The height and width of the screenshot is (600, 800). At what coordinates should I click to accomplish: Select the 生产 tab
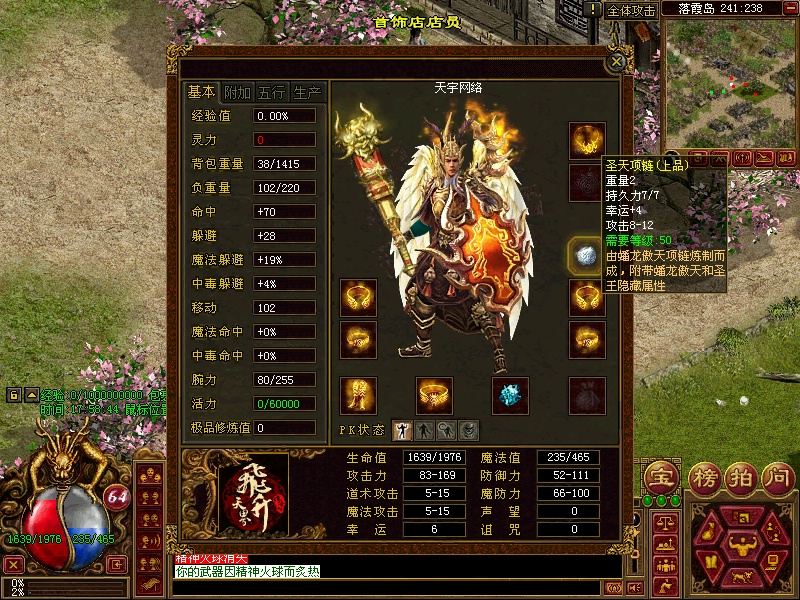pos(307,92)
